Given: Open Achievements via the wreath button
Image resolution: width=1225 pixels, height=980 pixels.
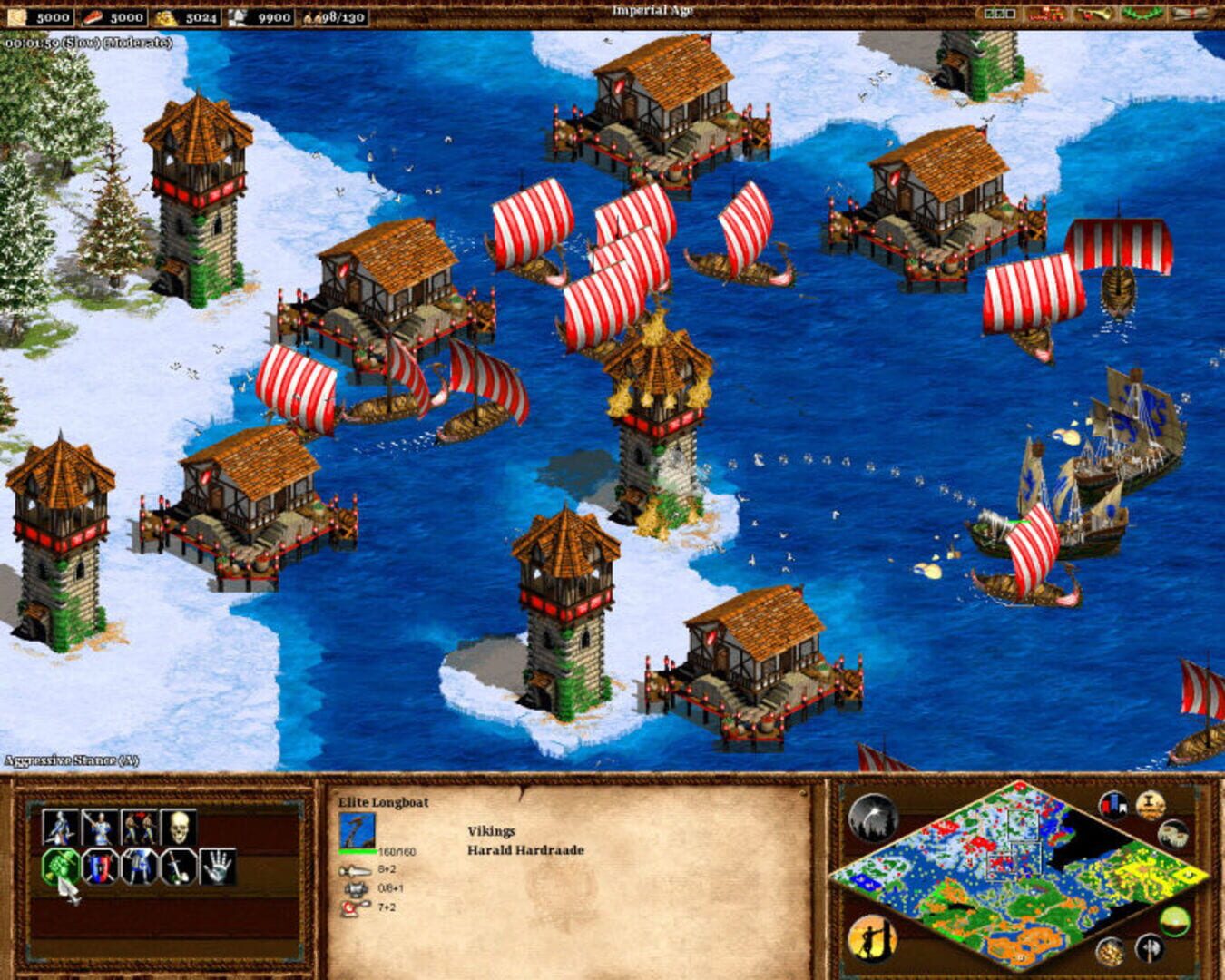Looking at the screenshot, I should pyautogui.click(x=1142, y=14).
